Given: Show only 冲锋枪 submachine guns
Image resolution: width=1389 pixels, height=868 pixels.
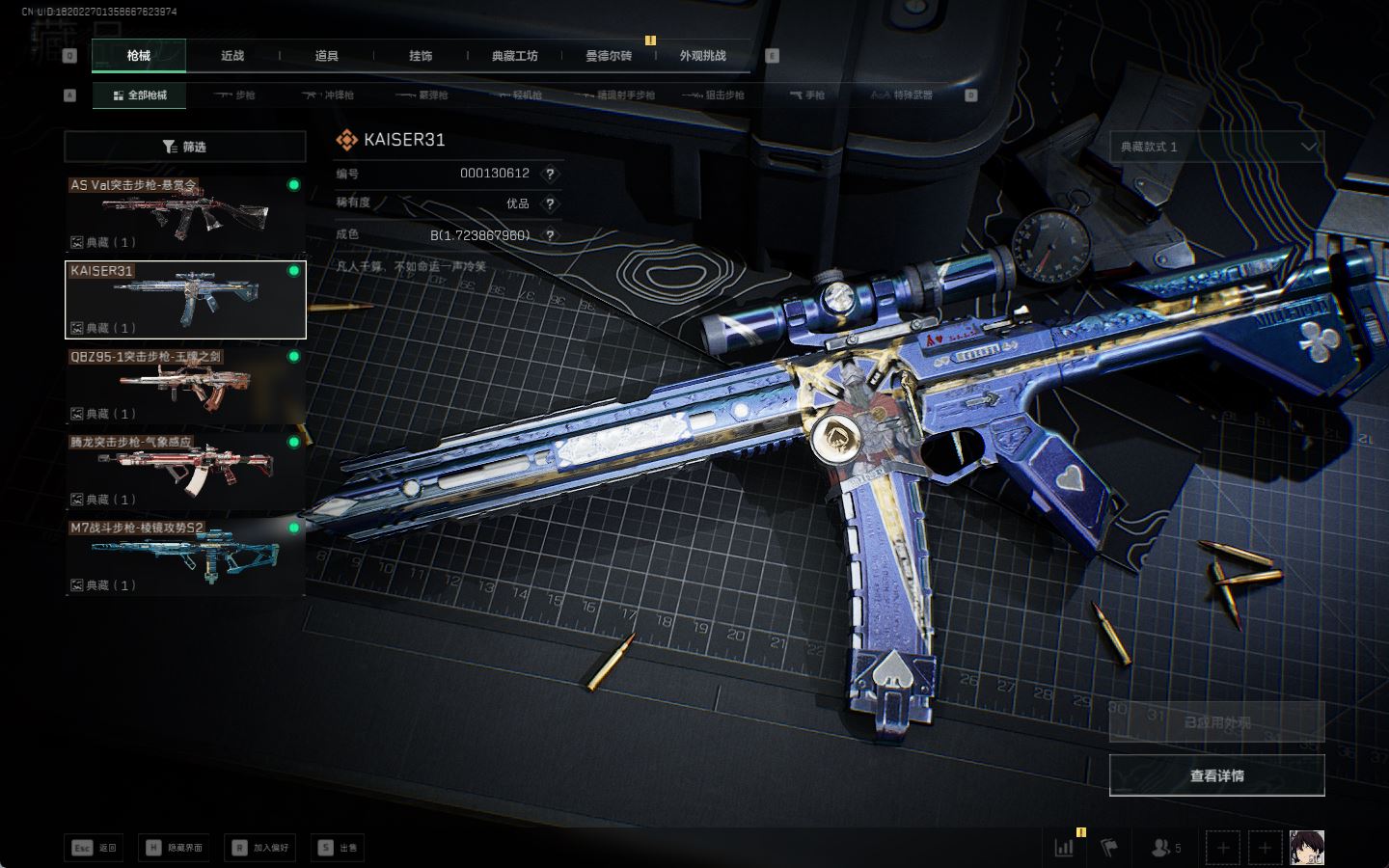Looking at the screenshot, I should coord(328,95).
